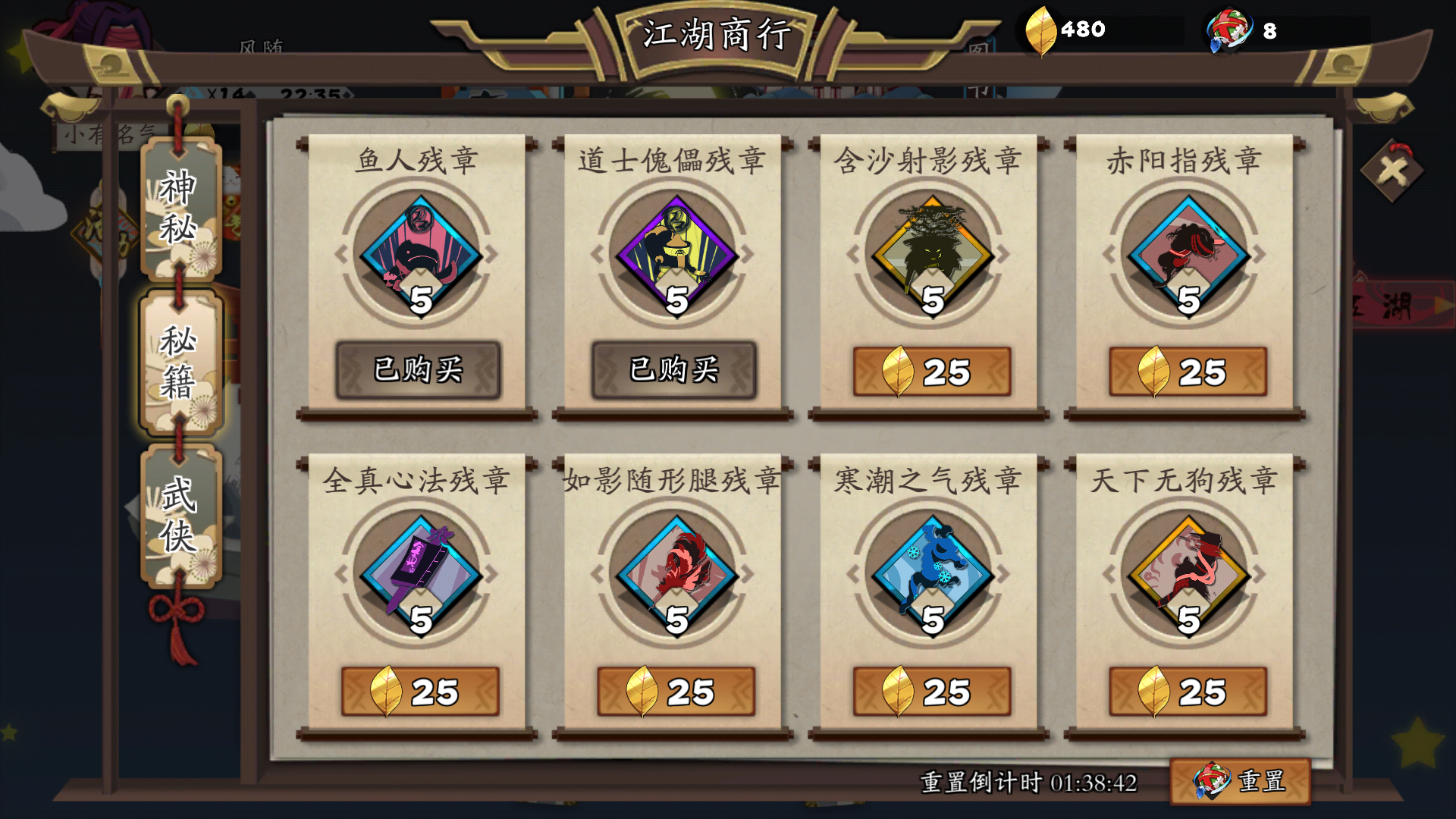Purchase 天下无狗残章 for 25 leaves
Screen dimensions: 1456x819
[x=1186, y=691]
